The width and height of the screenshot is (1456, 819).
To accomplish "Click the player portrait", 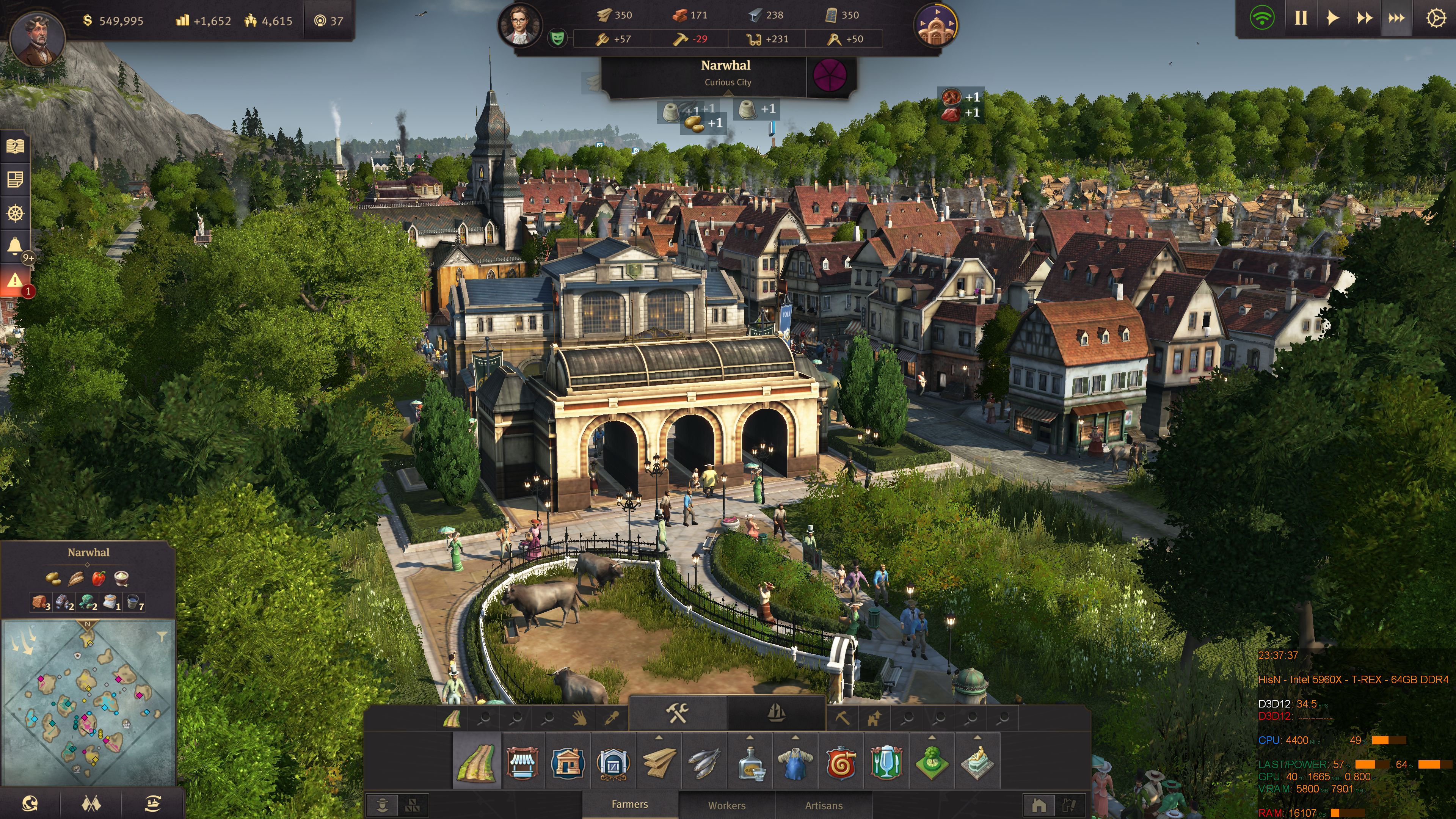I will (38, 37).
